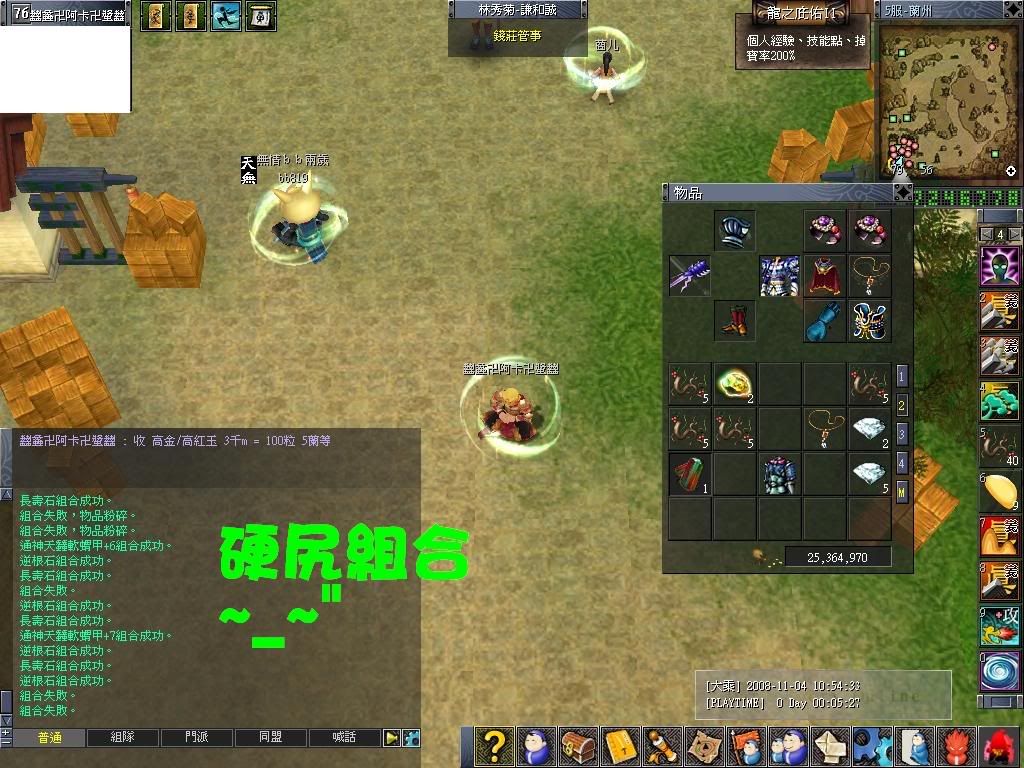This screenshot has height=768, width=1024.
Task: Open the chat gear settings icon
Action: point(411,738)
